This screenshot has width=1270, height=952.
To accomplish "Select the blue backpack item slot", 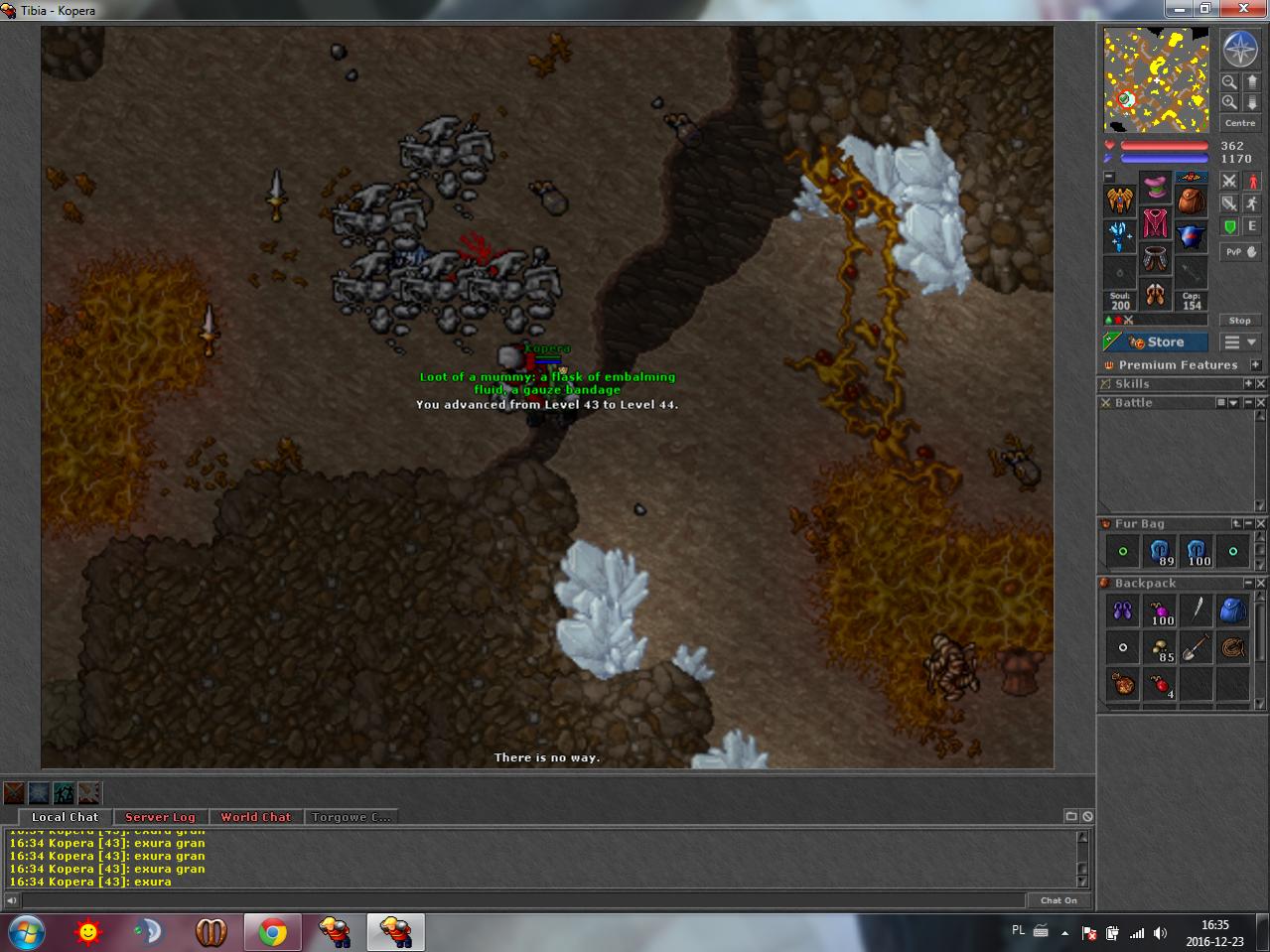I will tap(1232, 611).
